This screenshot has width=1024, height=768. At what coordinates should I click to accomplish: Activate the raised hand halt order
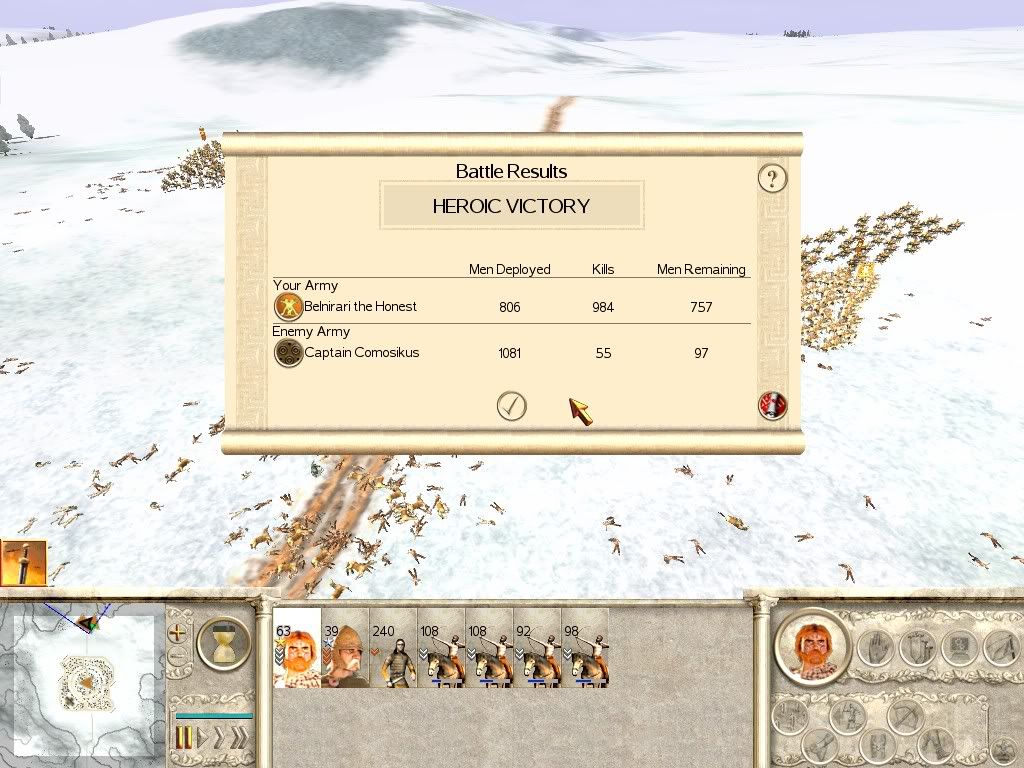tap(873, 648)
